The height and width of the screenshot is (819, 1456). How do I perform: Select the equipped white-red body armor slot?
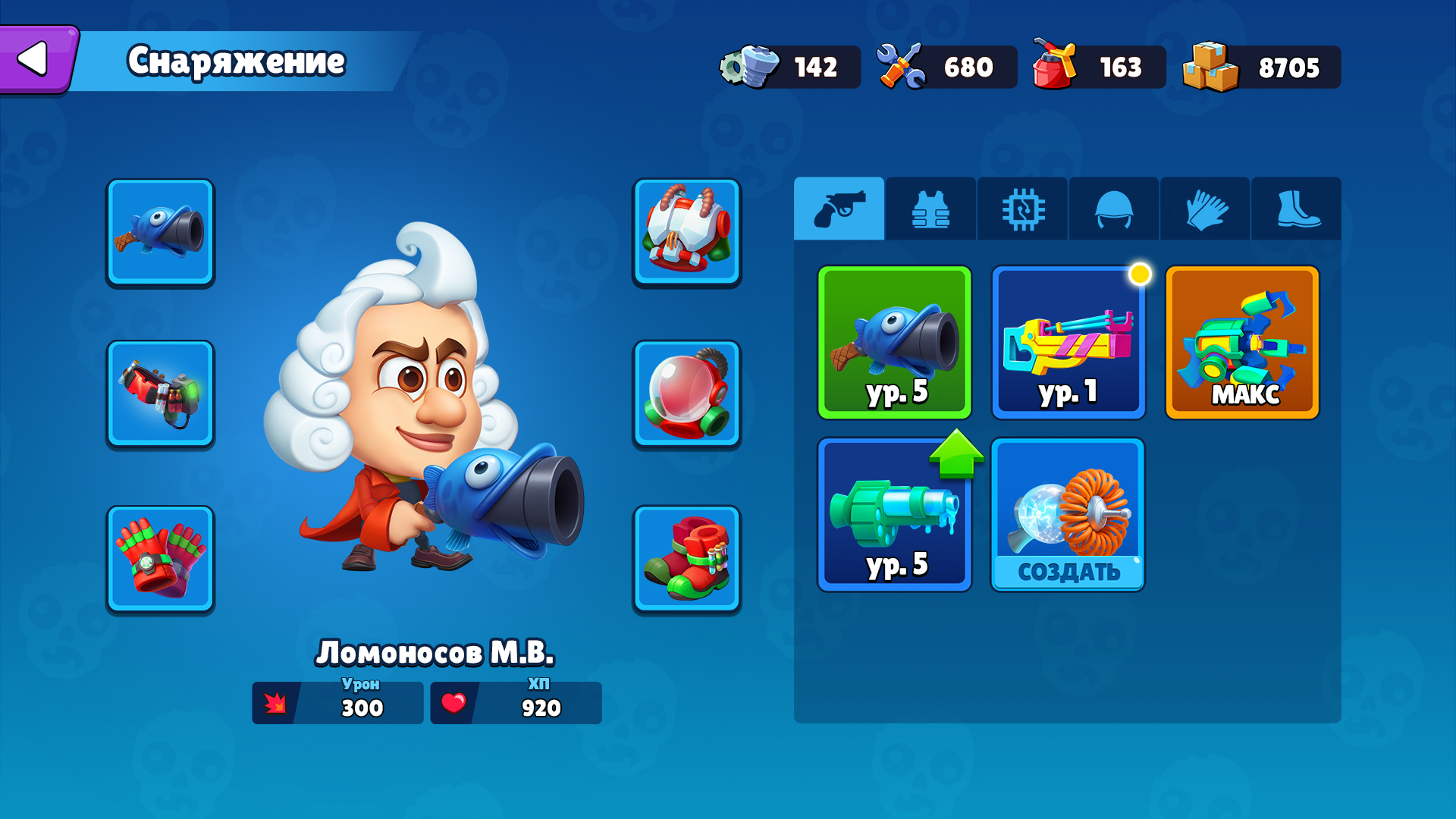686,232
